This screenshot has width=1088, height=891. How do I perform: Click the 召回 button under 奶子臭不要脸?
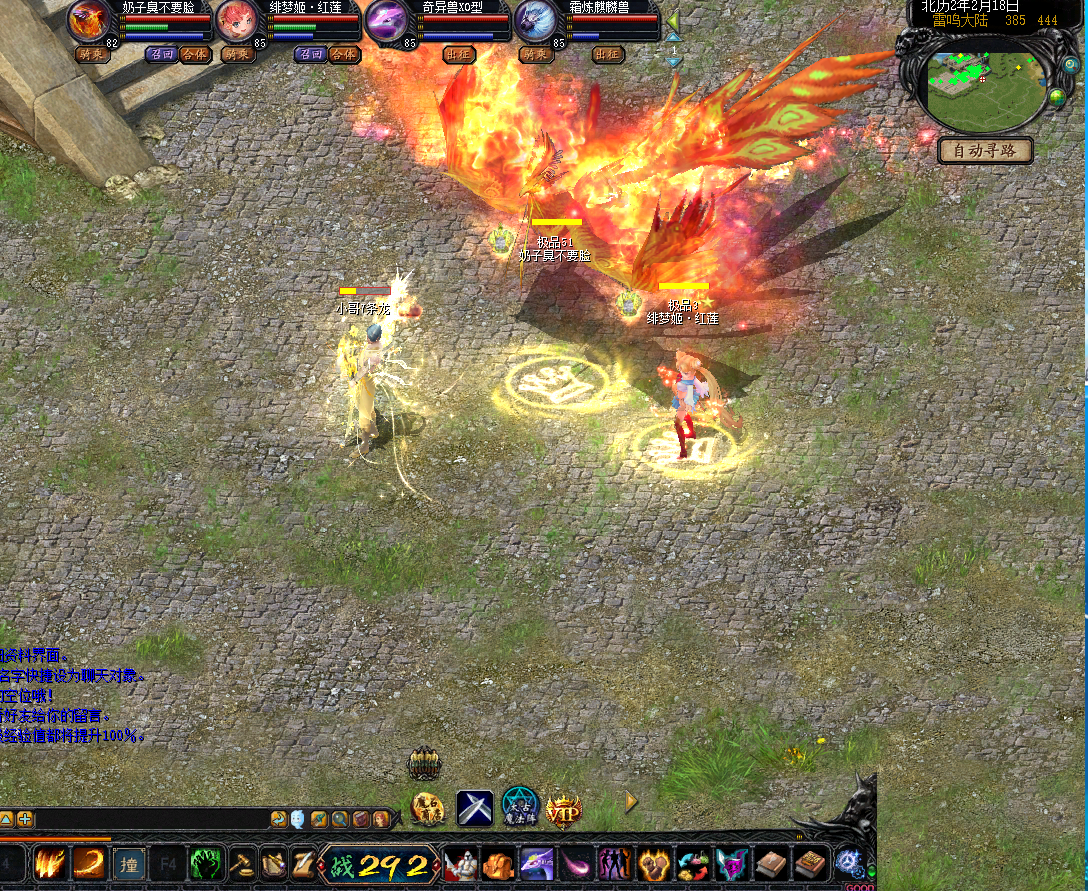161,54
